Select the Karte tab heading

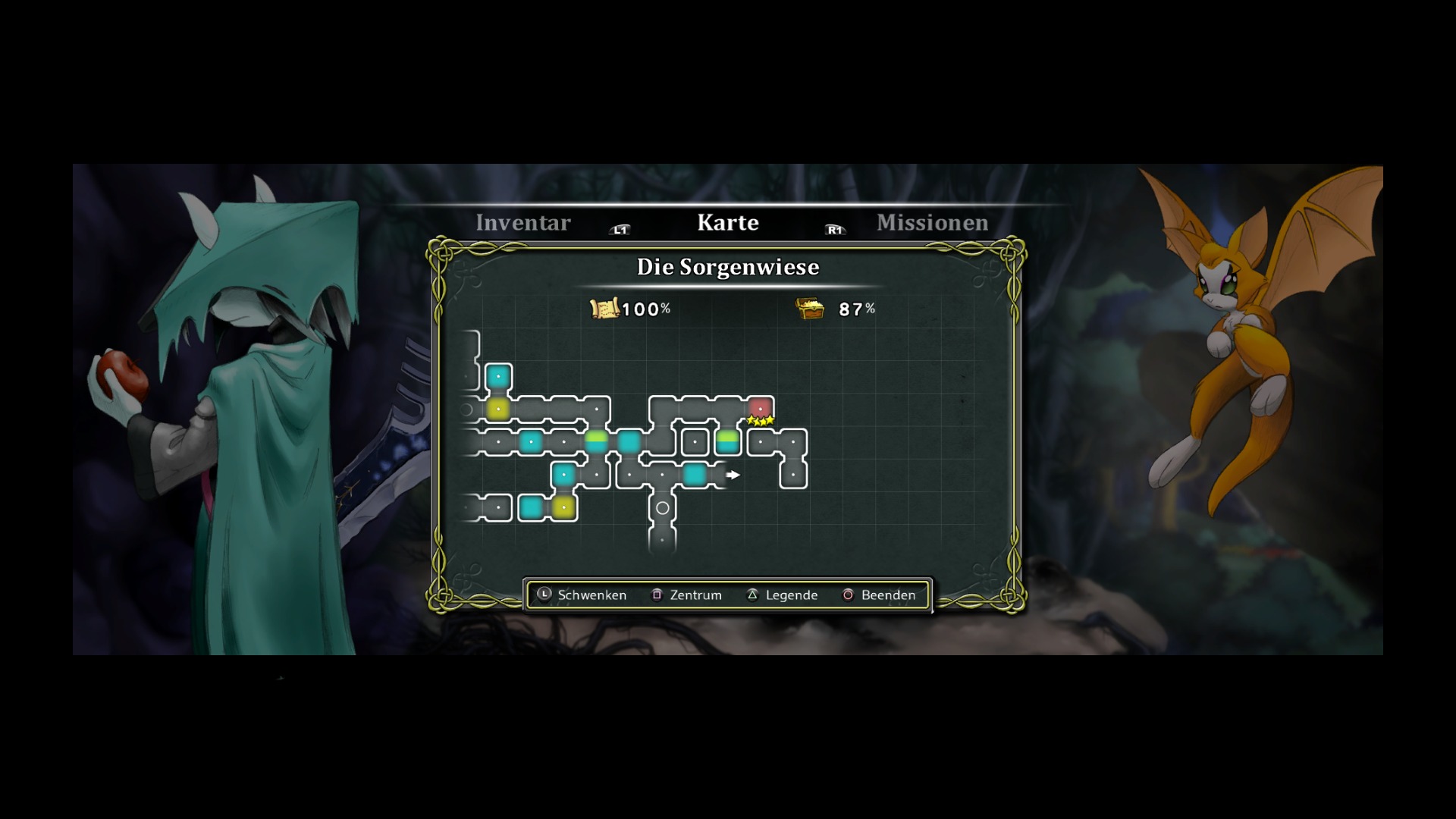click(x=727, y=223)
